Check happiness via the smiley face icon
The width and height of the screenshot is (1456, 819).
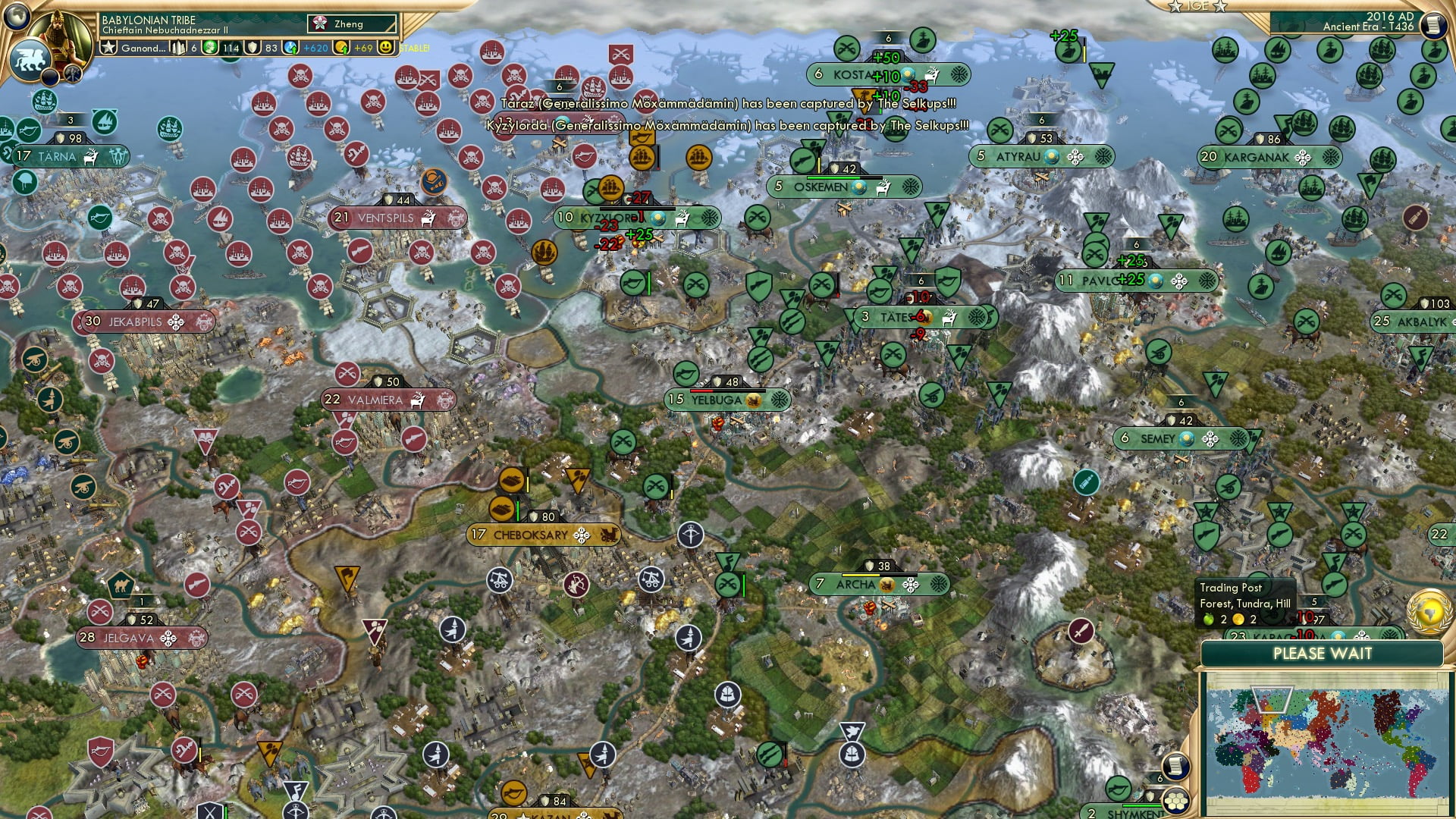point(386,48)
